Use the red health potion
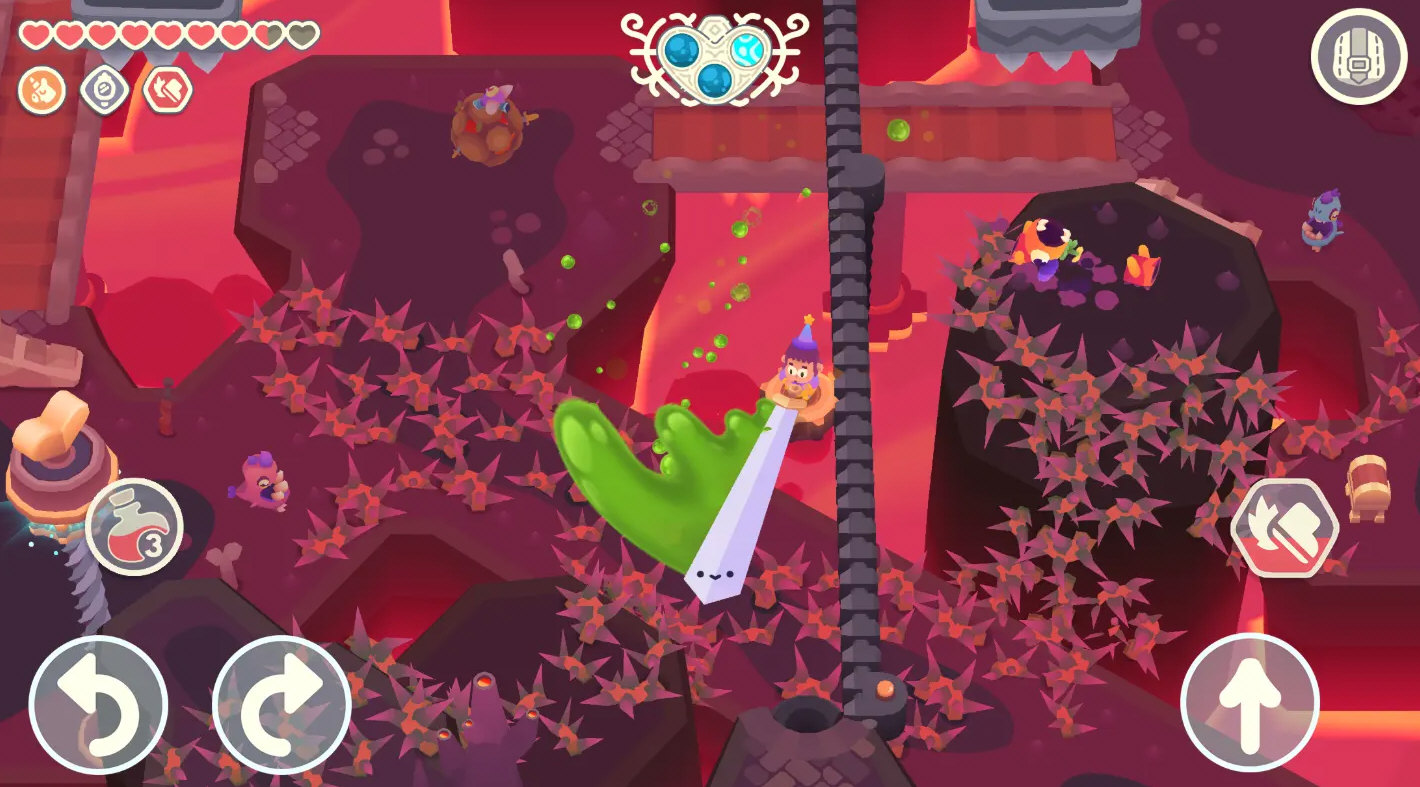1420x787 pixels. (x=134, y=525)
